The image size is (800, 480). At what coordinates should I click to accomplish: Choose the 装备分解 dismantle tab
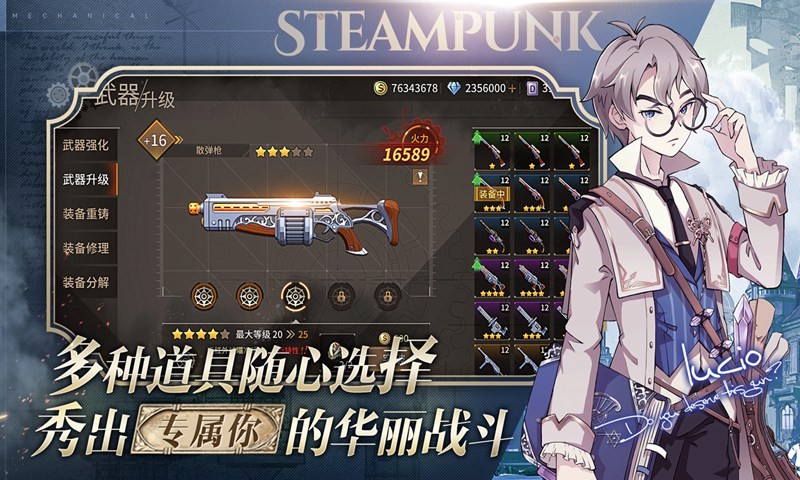tap(86, 282)
